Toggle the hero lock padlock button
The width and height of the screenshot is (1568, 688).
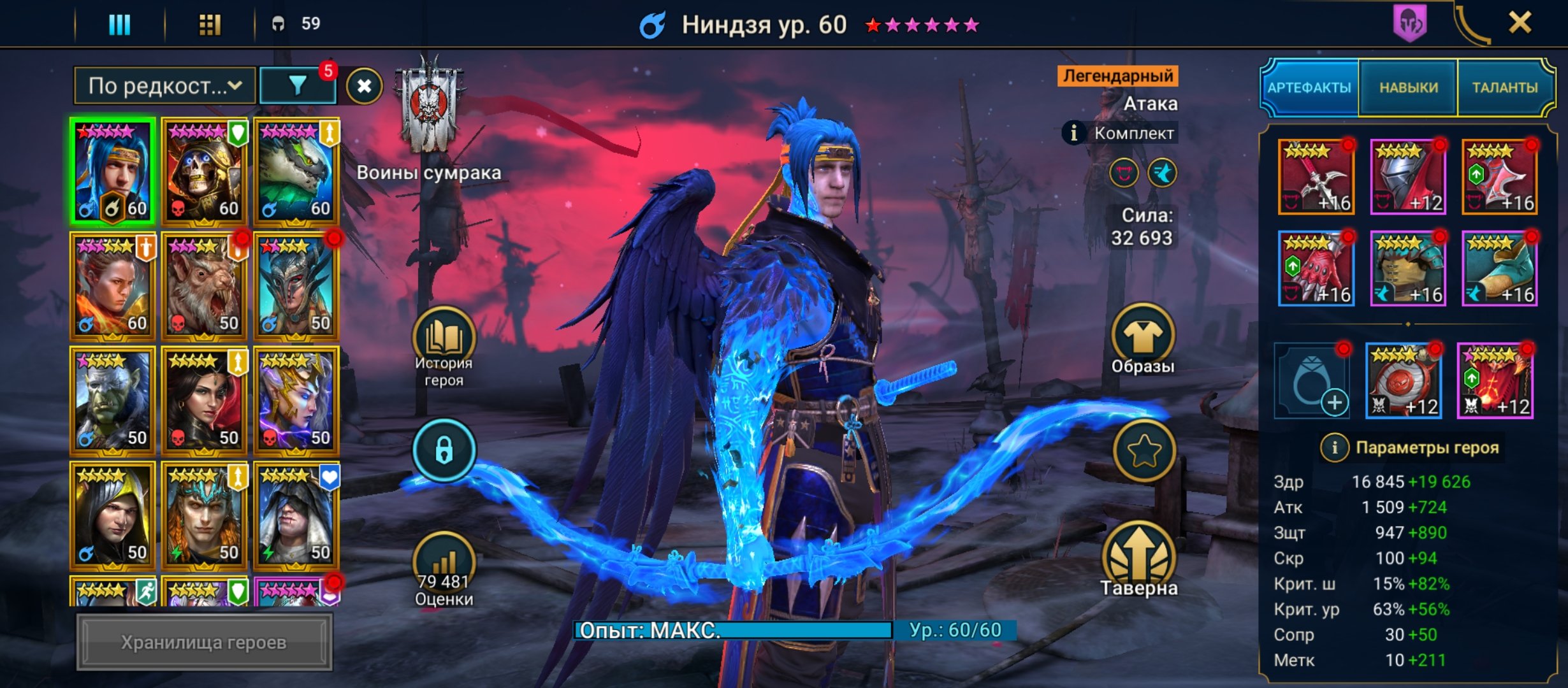[x=444, y=450]
